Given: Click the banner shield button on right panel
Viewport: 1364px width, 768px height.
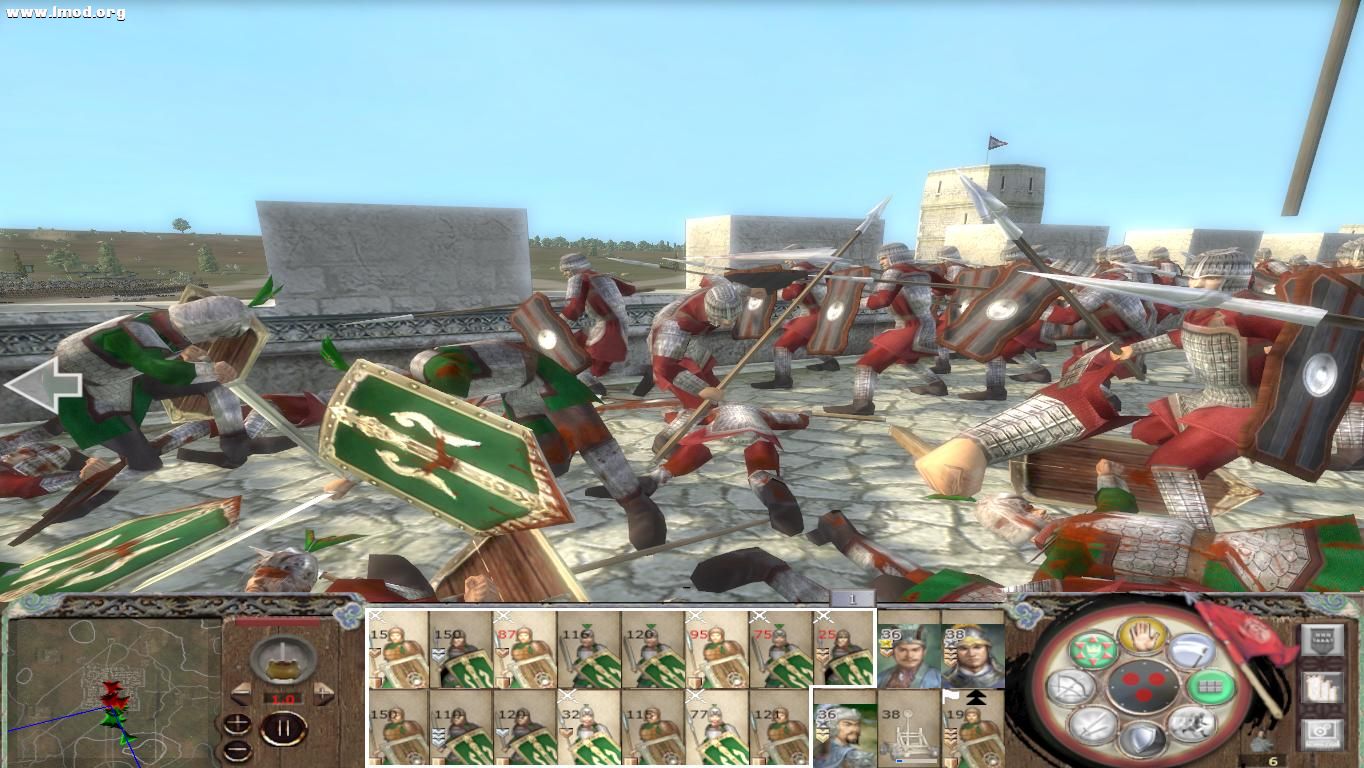Looking at the screenshot, I should point(1323,639).
